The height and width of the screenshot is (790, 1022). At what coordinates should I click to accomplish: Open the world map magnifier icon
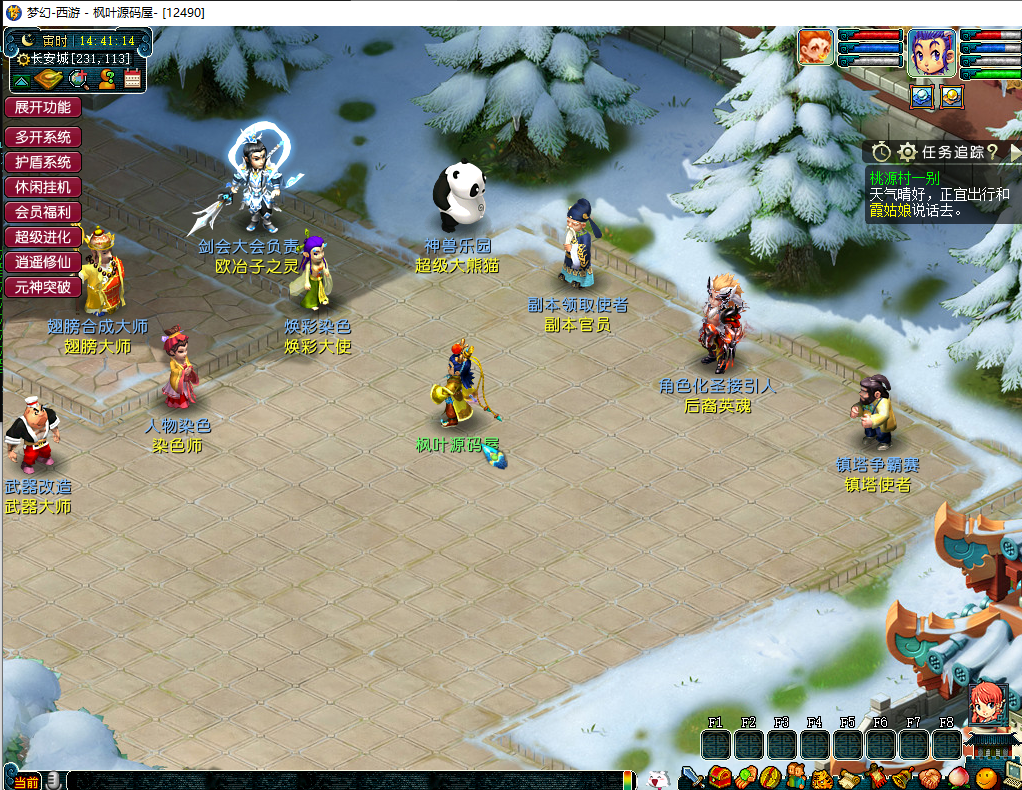(79, 79)
